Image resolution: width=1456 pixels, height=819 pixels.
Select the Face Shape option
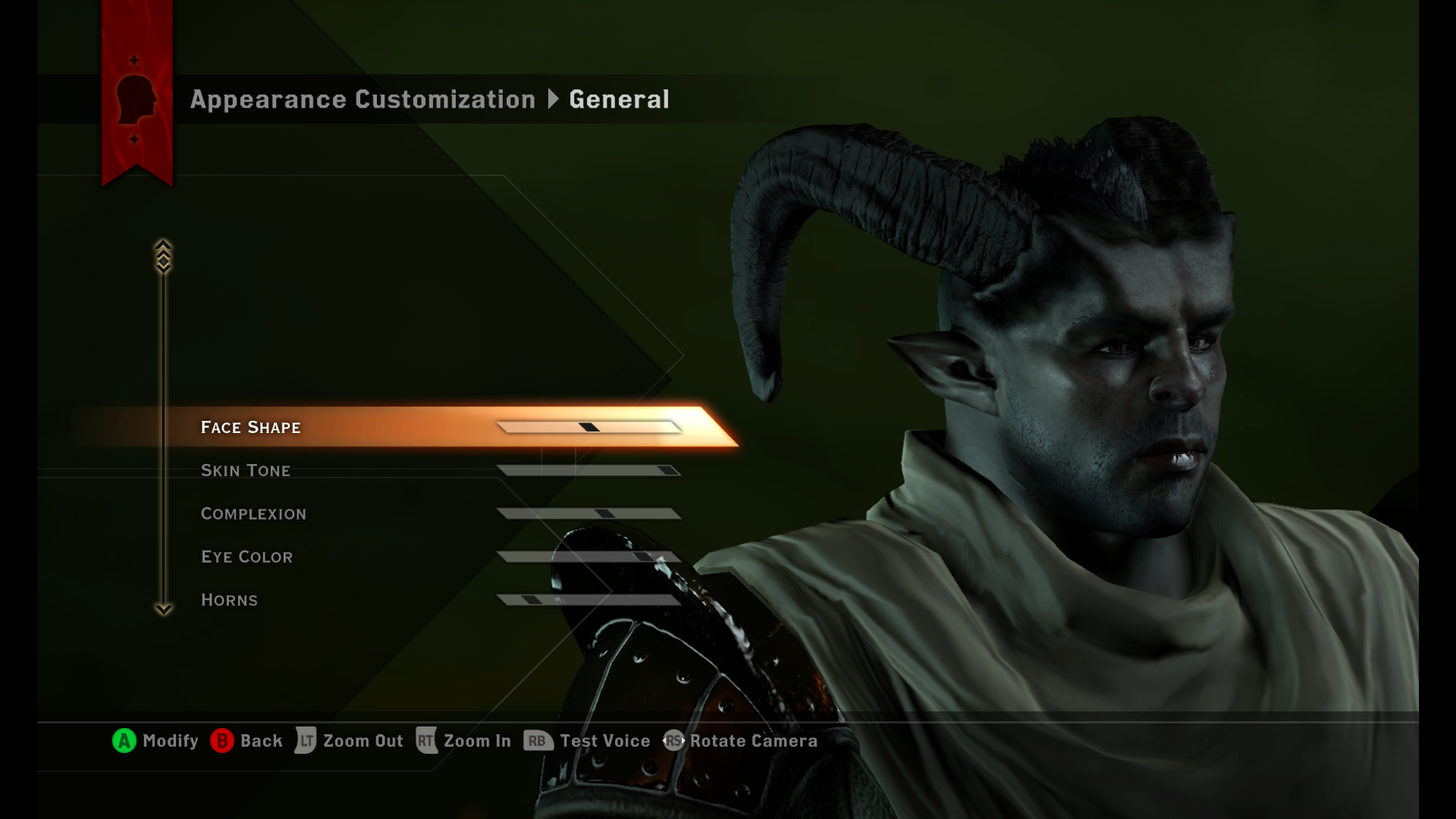[252, 427]
